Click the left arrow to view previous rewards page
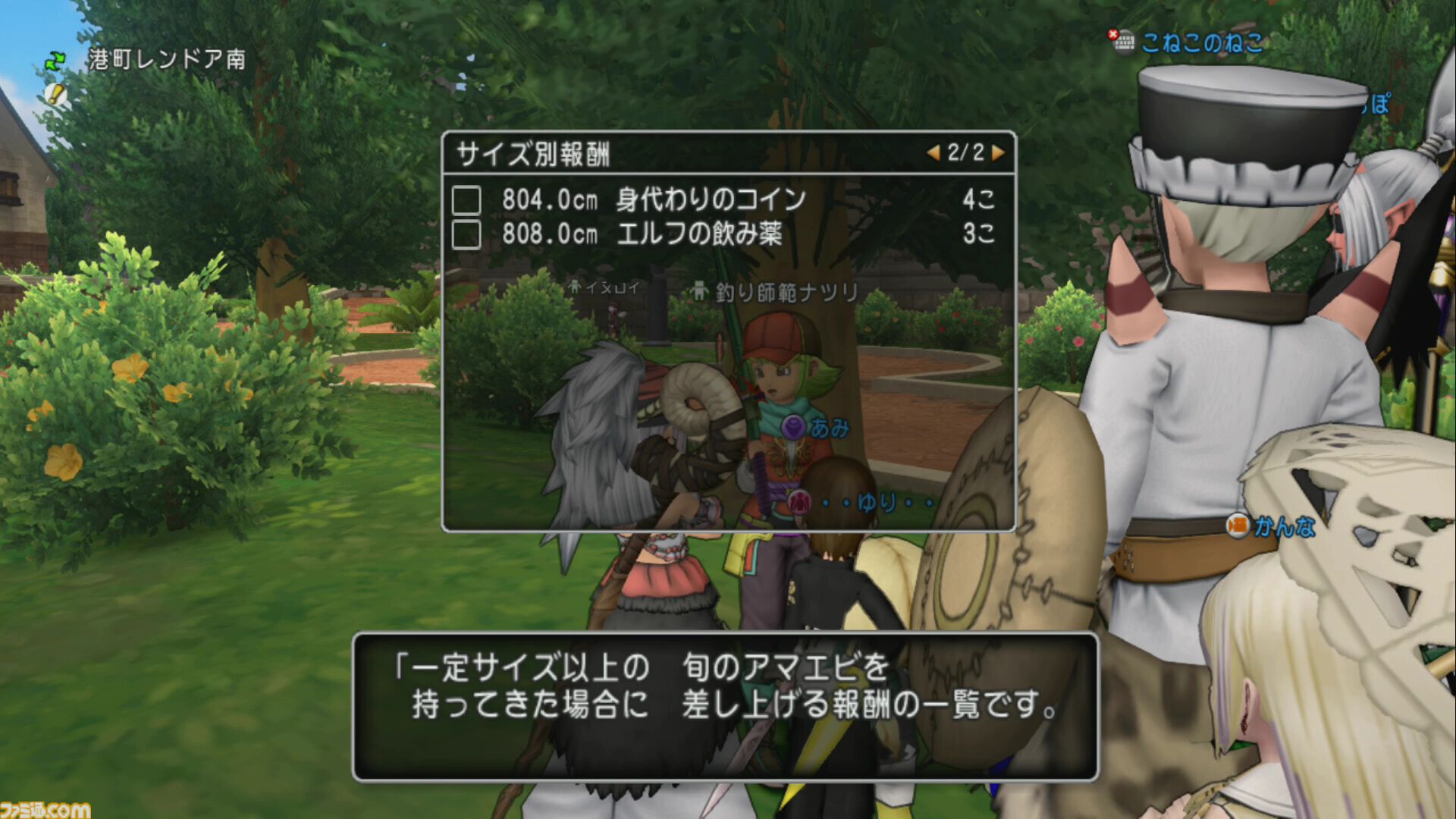The height and width of the screenshot is (819, 1456). point(934,152)
